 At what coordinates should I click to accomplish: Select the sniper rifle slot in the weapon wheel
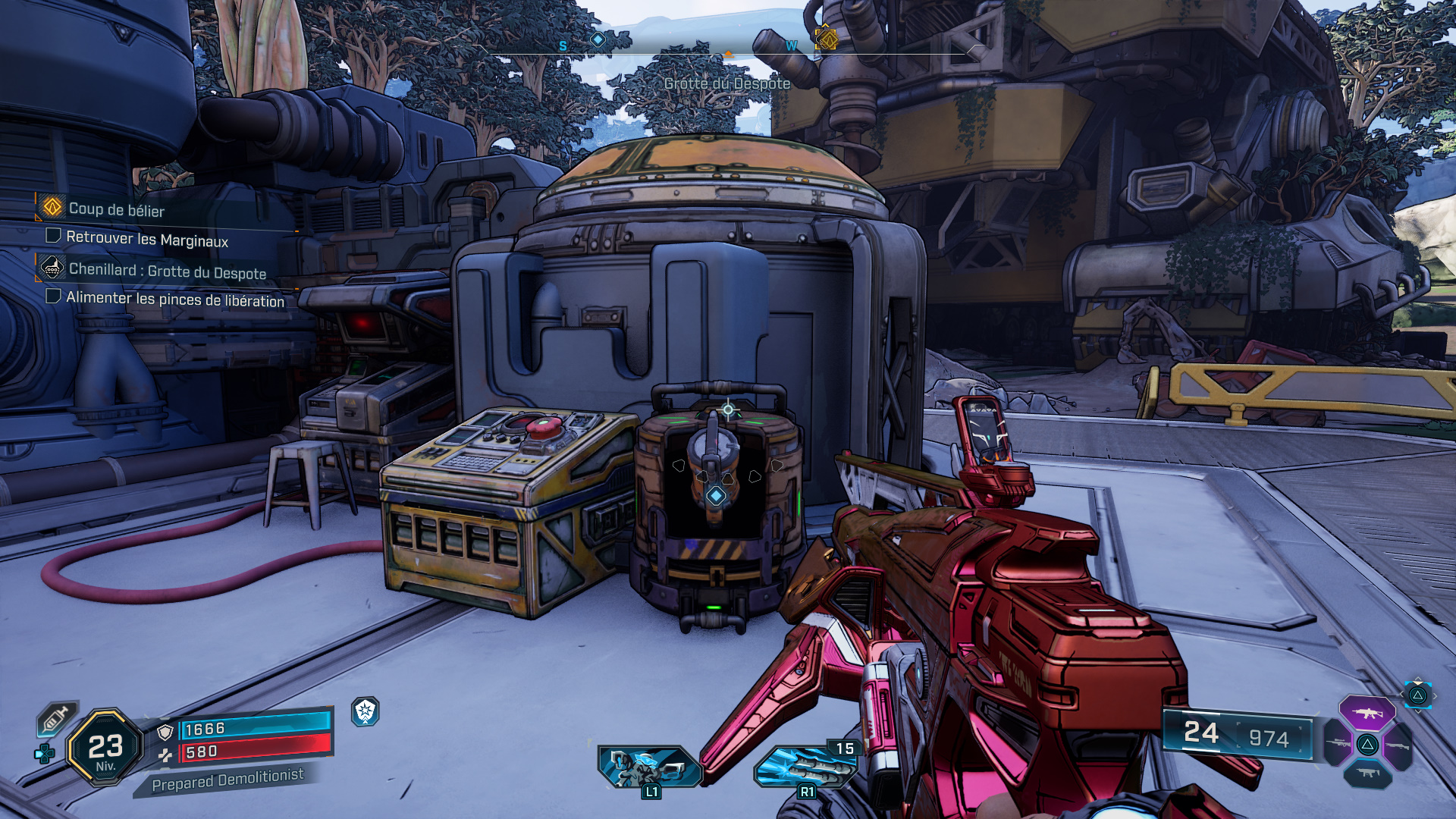1336,744
